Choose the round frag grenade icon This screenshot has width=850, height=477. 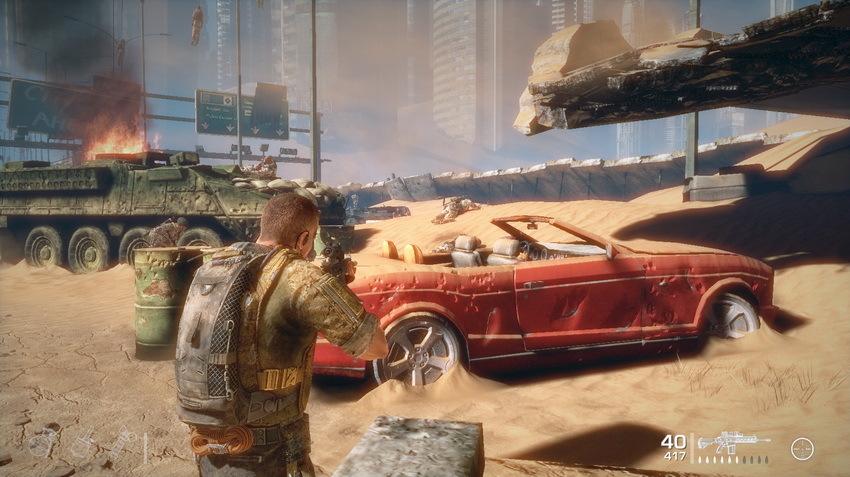(41, 444)
